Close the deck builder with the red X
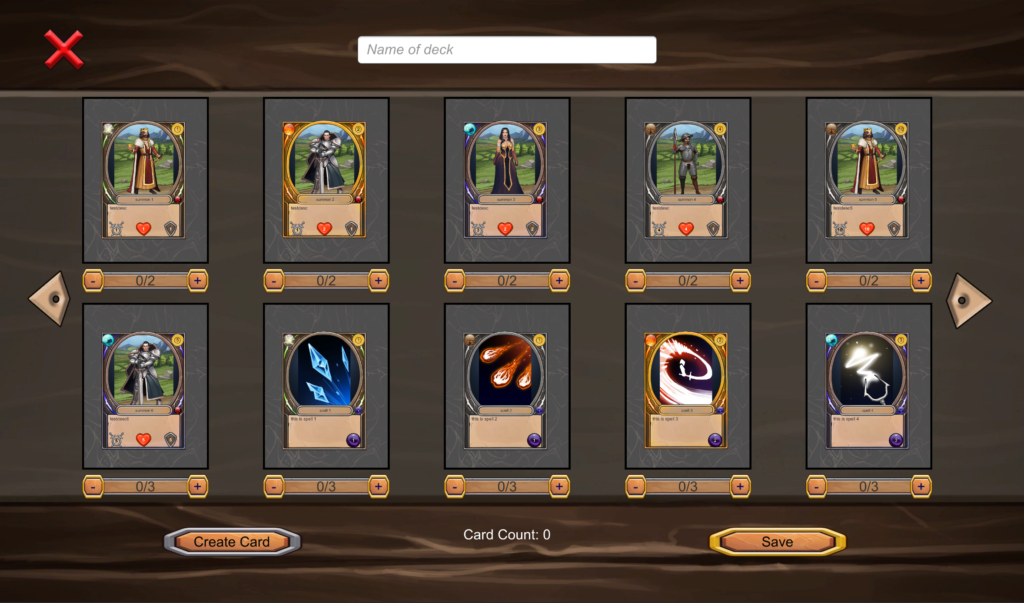The width and height of the screenshot is (1024, 603). pyautogui.click(x=64, y=49)
